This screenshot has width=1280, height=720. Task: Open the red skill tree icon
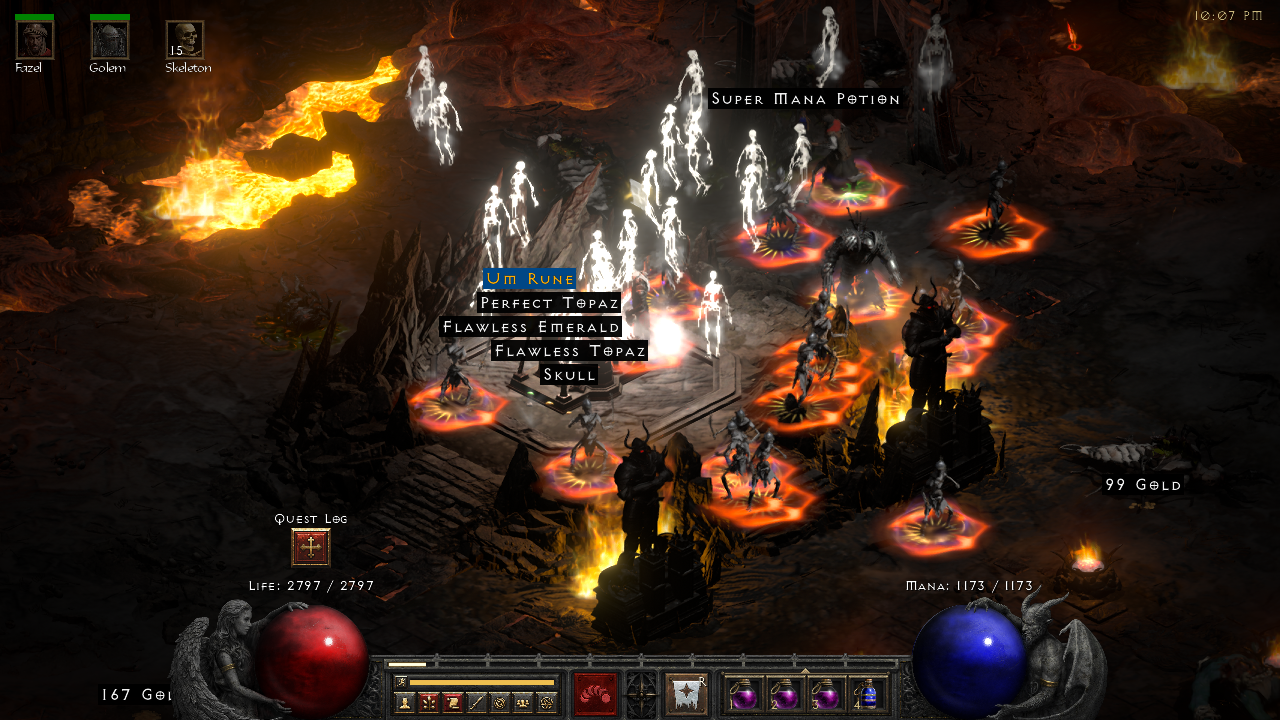[428, 702]
